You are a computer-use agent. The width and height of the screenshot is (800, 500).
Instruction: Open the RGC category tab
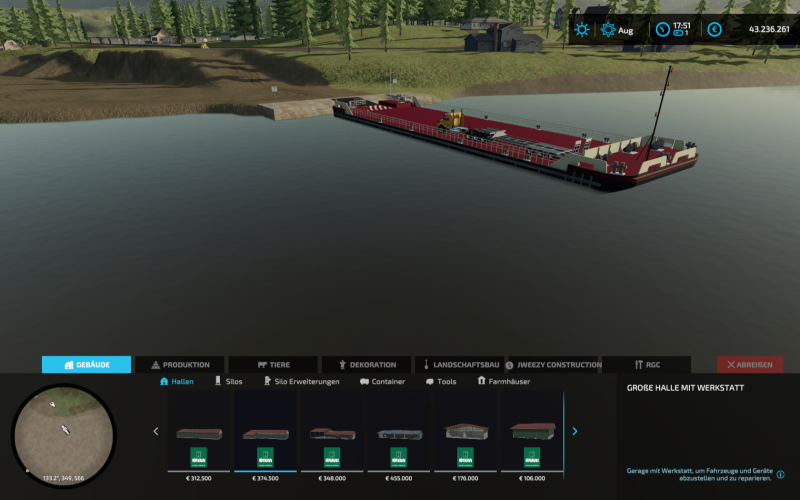[x=645, y=365]
